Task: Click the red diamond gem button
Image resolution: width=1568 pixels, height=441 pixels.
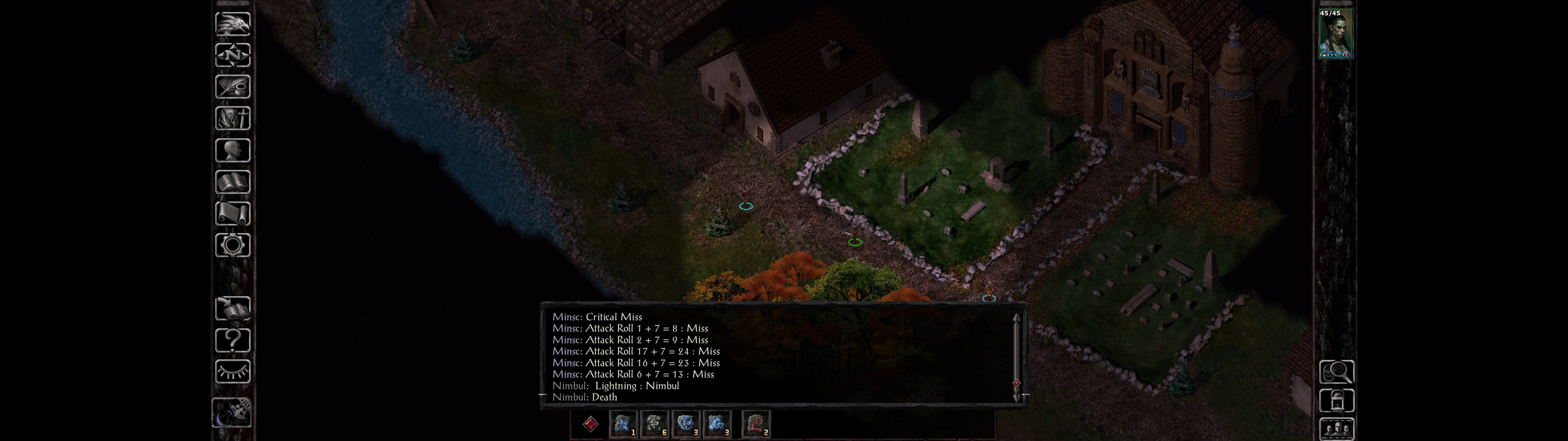Action: coord(590,424)
